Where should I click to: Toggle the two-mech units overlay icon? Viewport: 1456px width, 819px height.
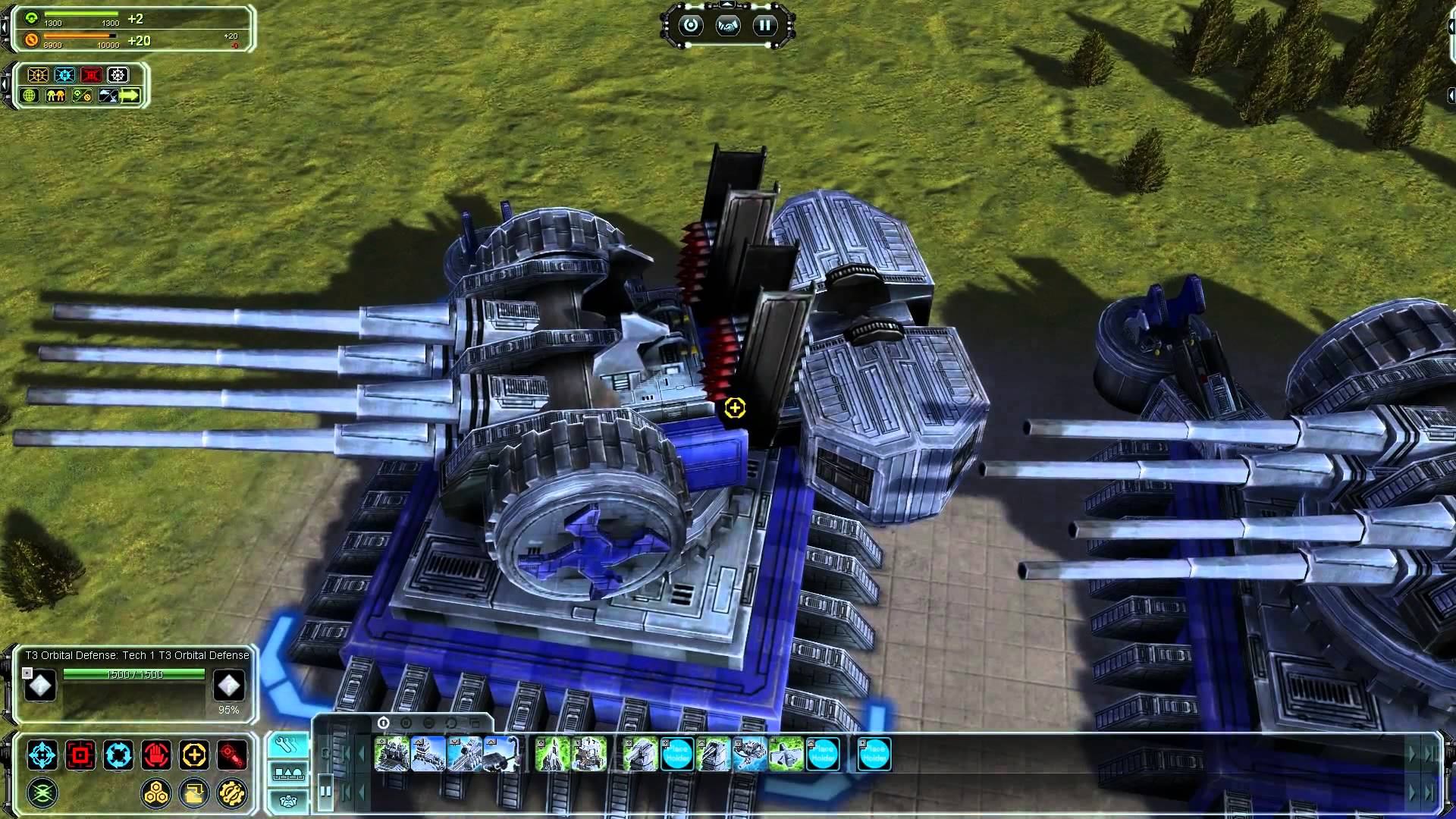pos(56,96)
